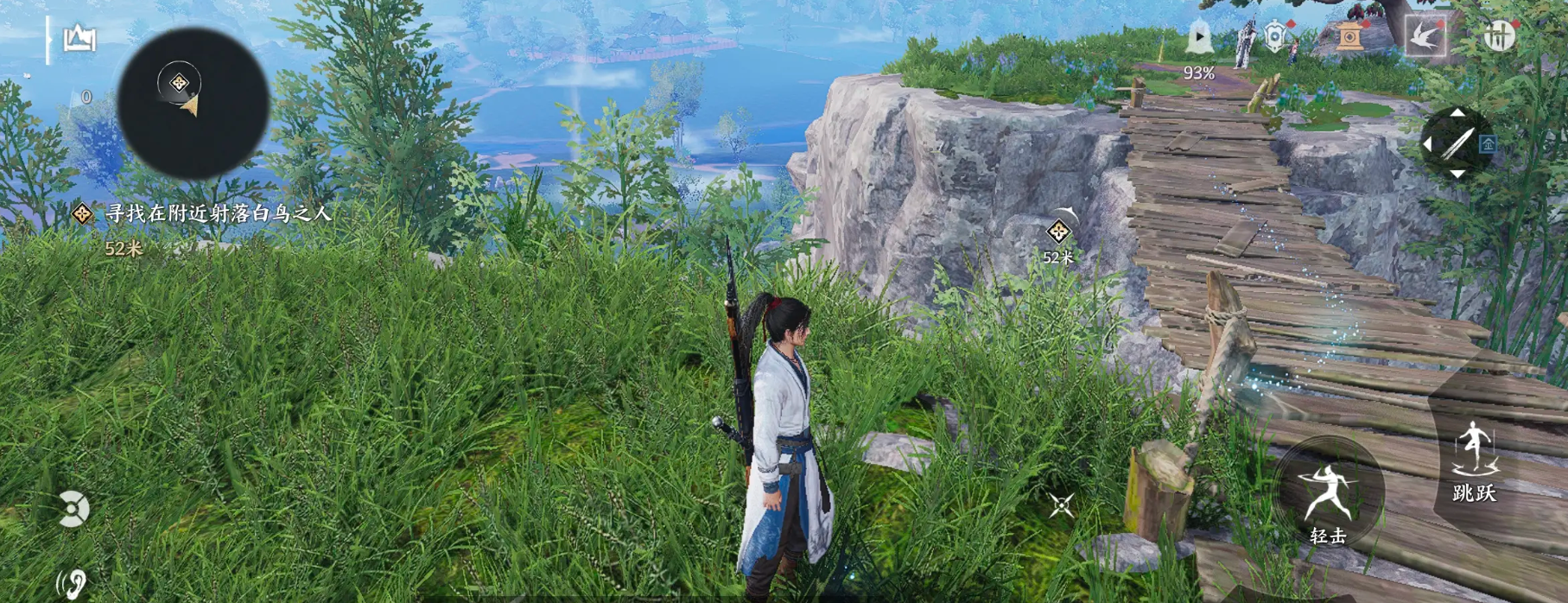Click the up arrow on the weapon wheel
The width and height of the screenshot is (1568, 603).
(x=1457, y=113)
